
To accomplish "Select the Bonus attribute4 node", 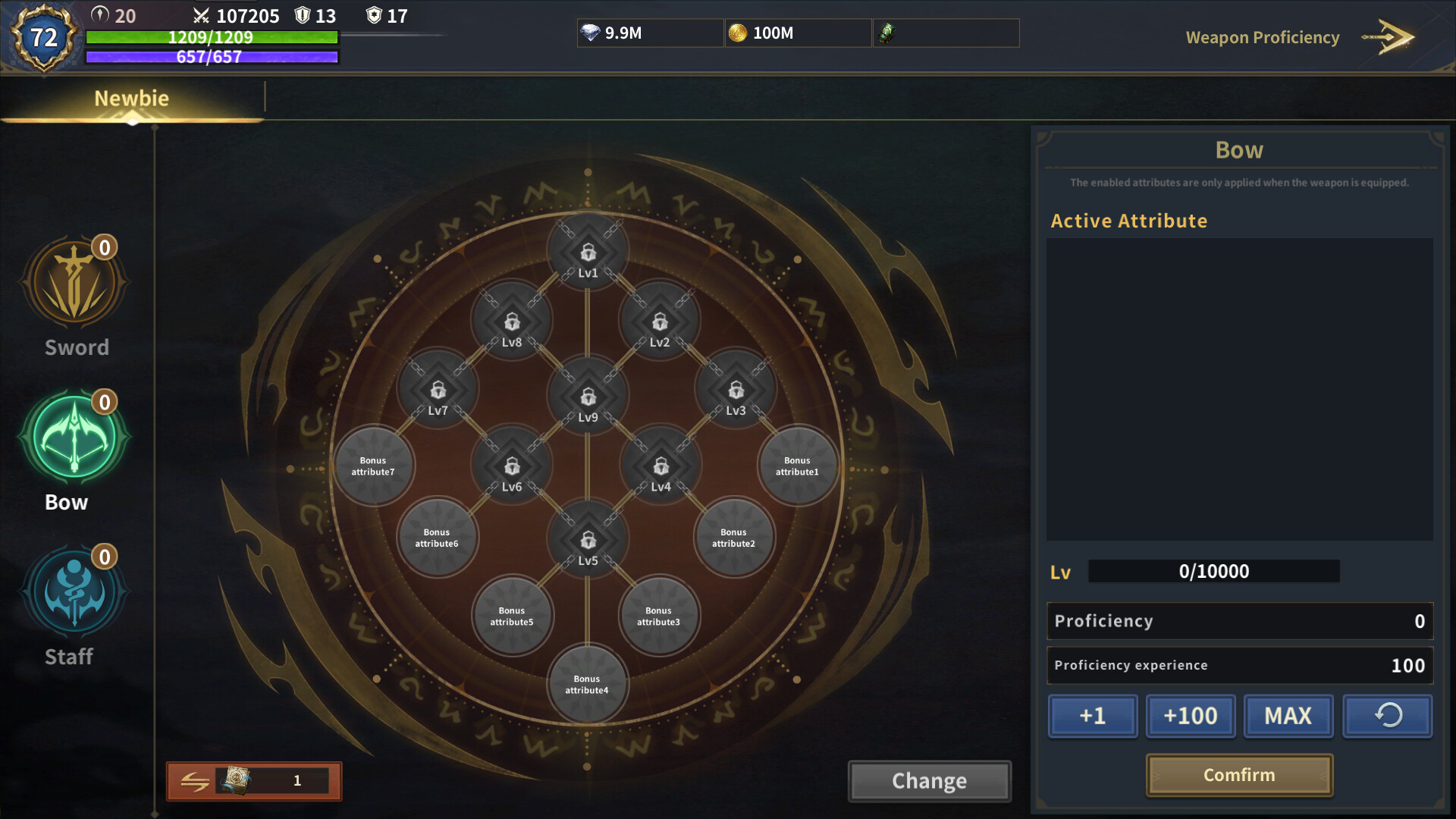I will click(x=587, y=684).
